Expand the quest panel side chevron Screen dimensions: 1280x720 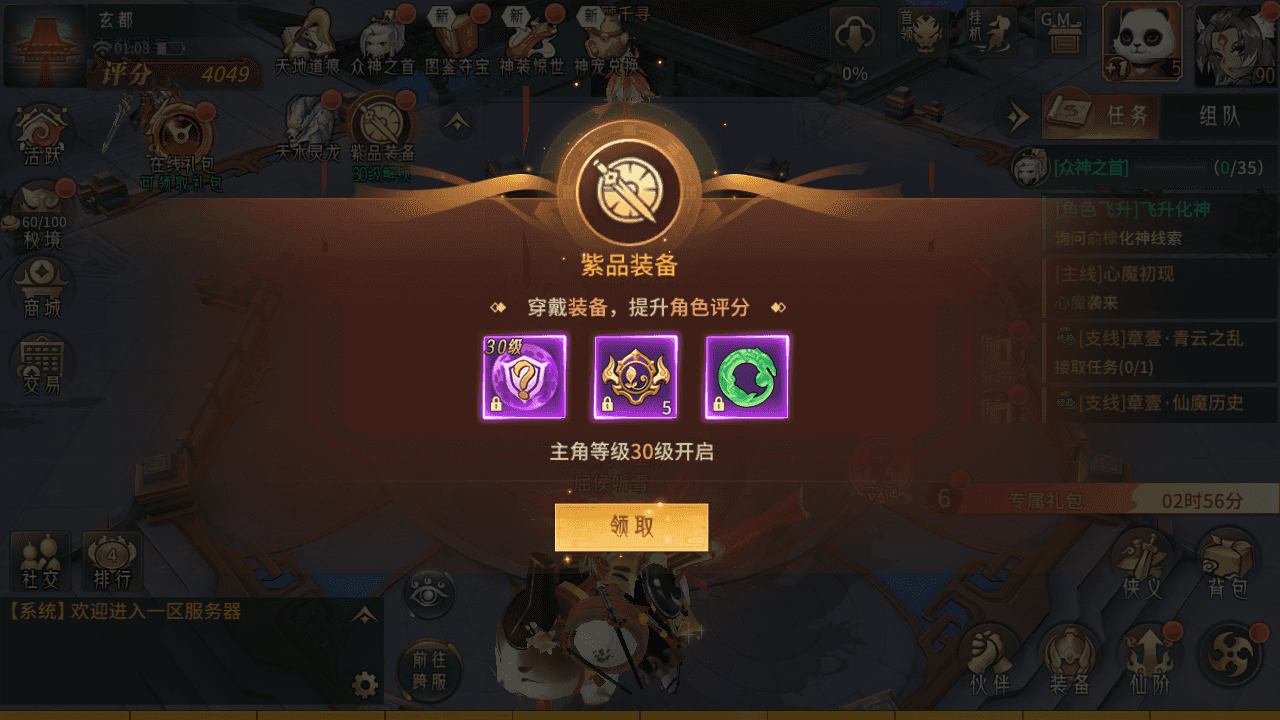[1018, 117]
